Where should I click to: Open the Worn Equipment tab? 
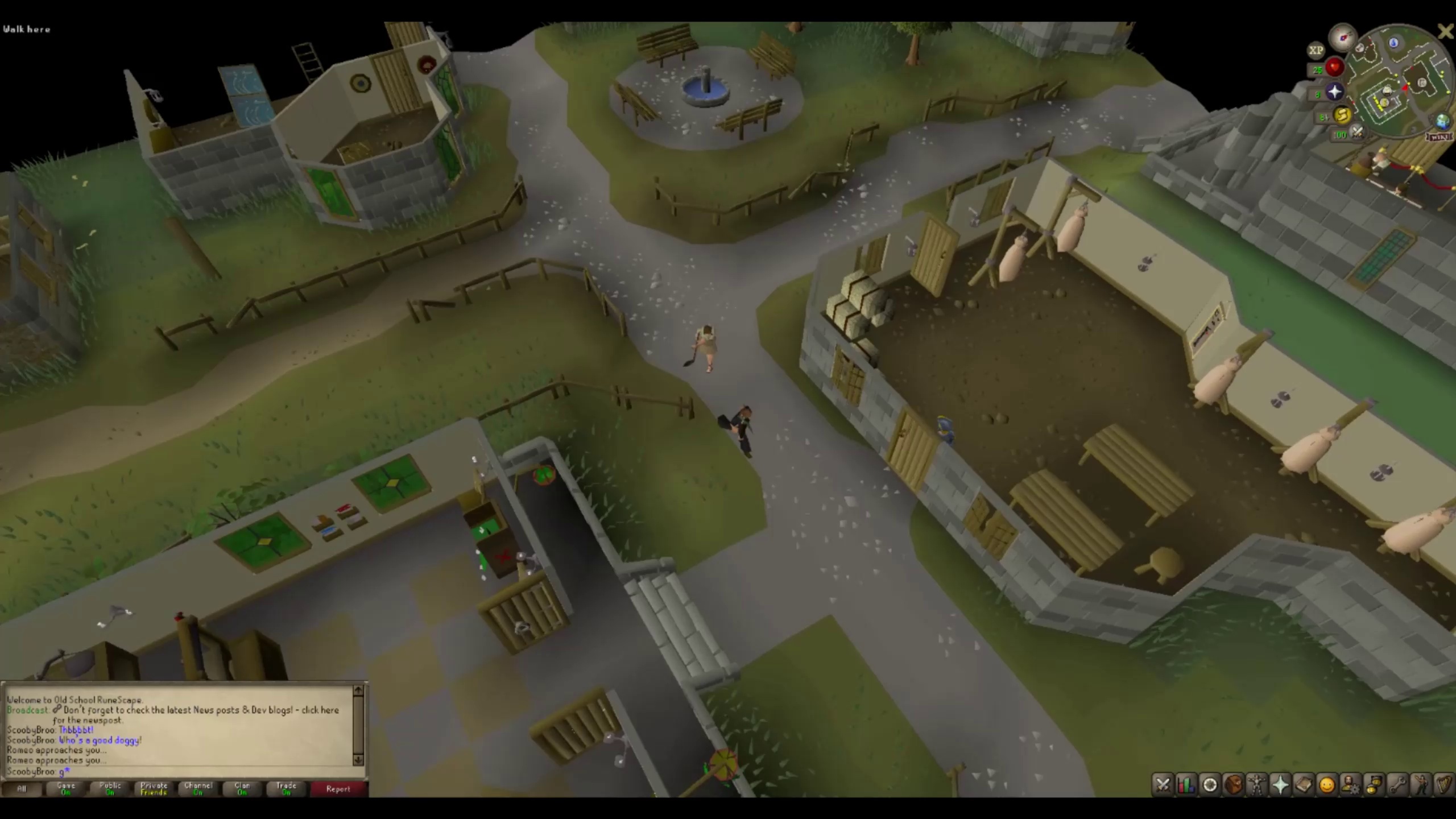[1256, 785]
